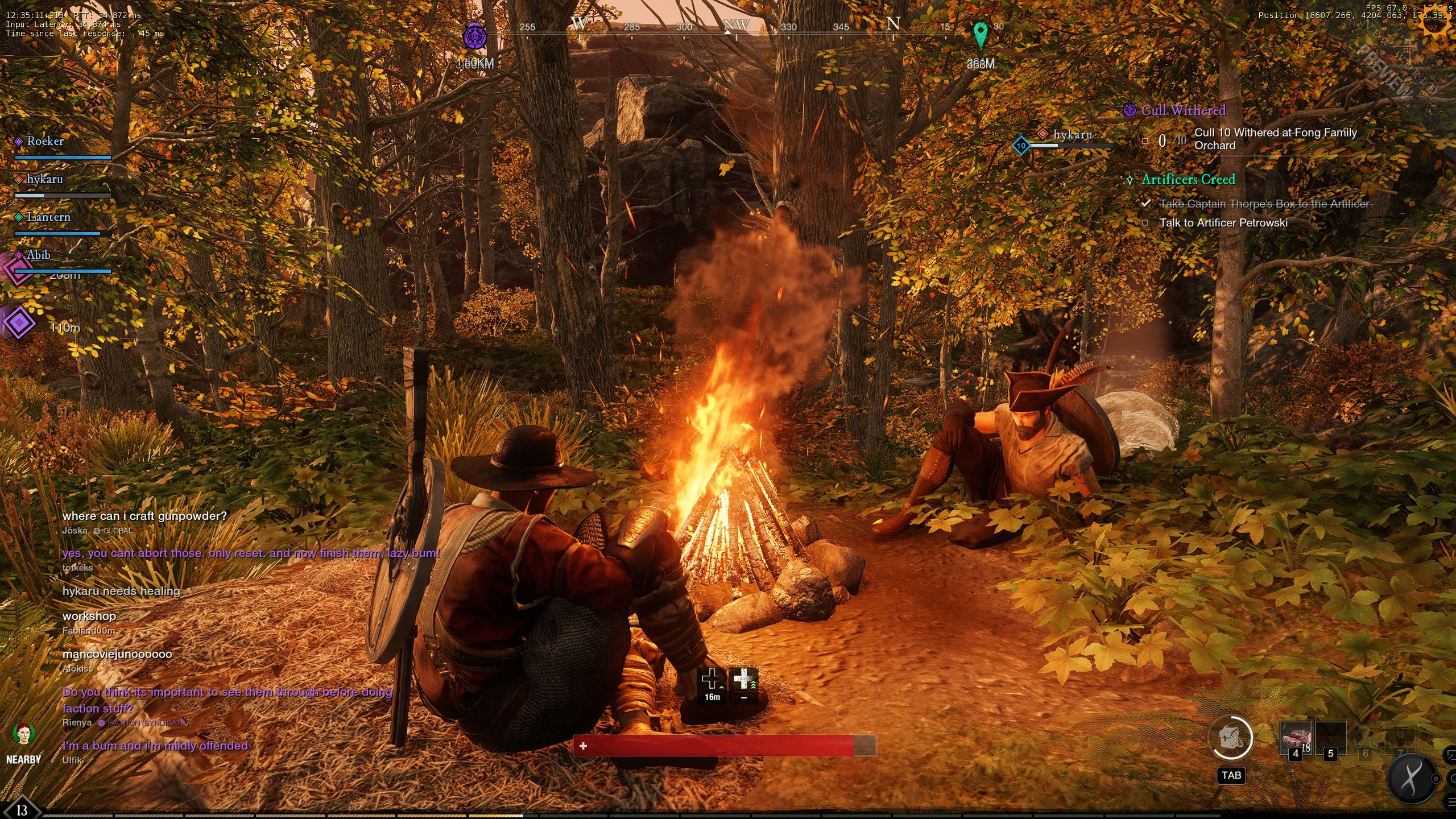Choose party member Lantern

pos(48,217)
